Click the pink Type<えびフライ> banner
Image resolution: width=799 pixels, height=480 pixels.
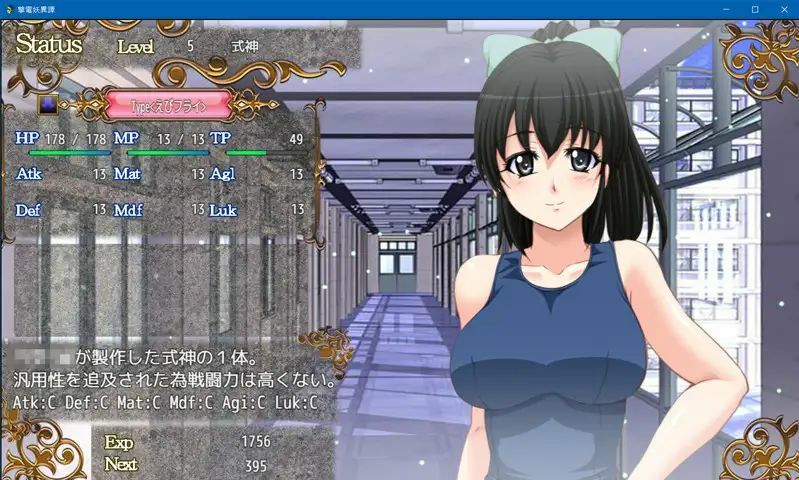click(x=168, y=104)
